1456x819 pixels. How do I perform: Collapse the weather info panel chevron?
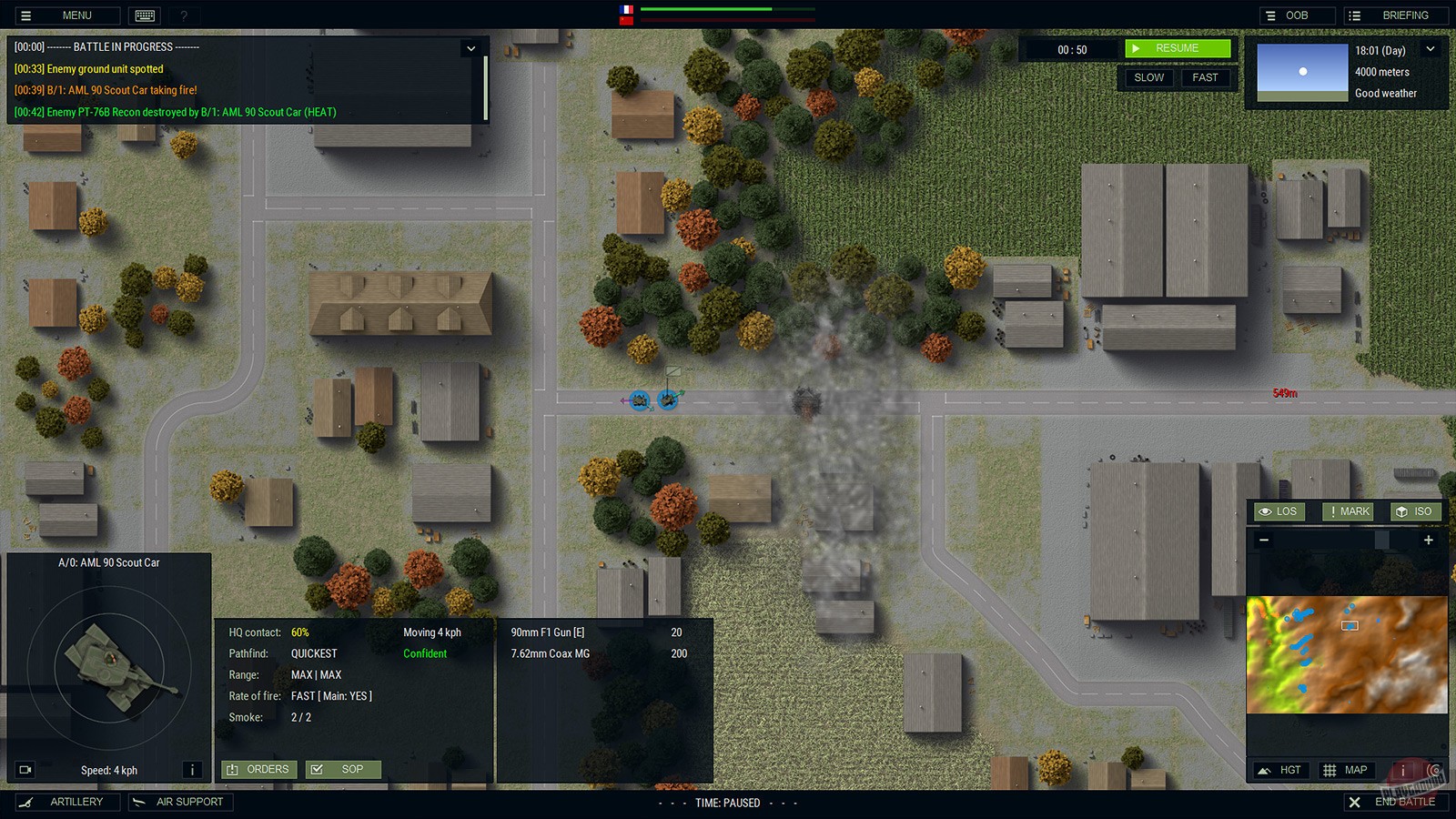tap(1431, 48)
